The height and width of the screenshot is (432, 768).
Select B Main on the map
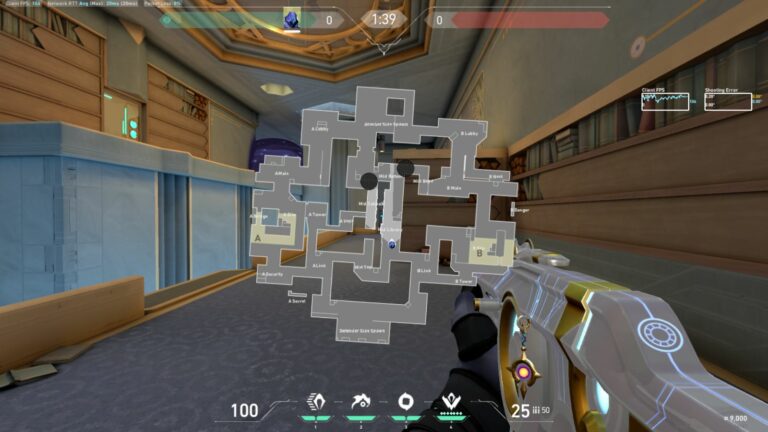point(453,188)
